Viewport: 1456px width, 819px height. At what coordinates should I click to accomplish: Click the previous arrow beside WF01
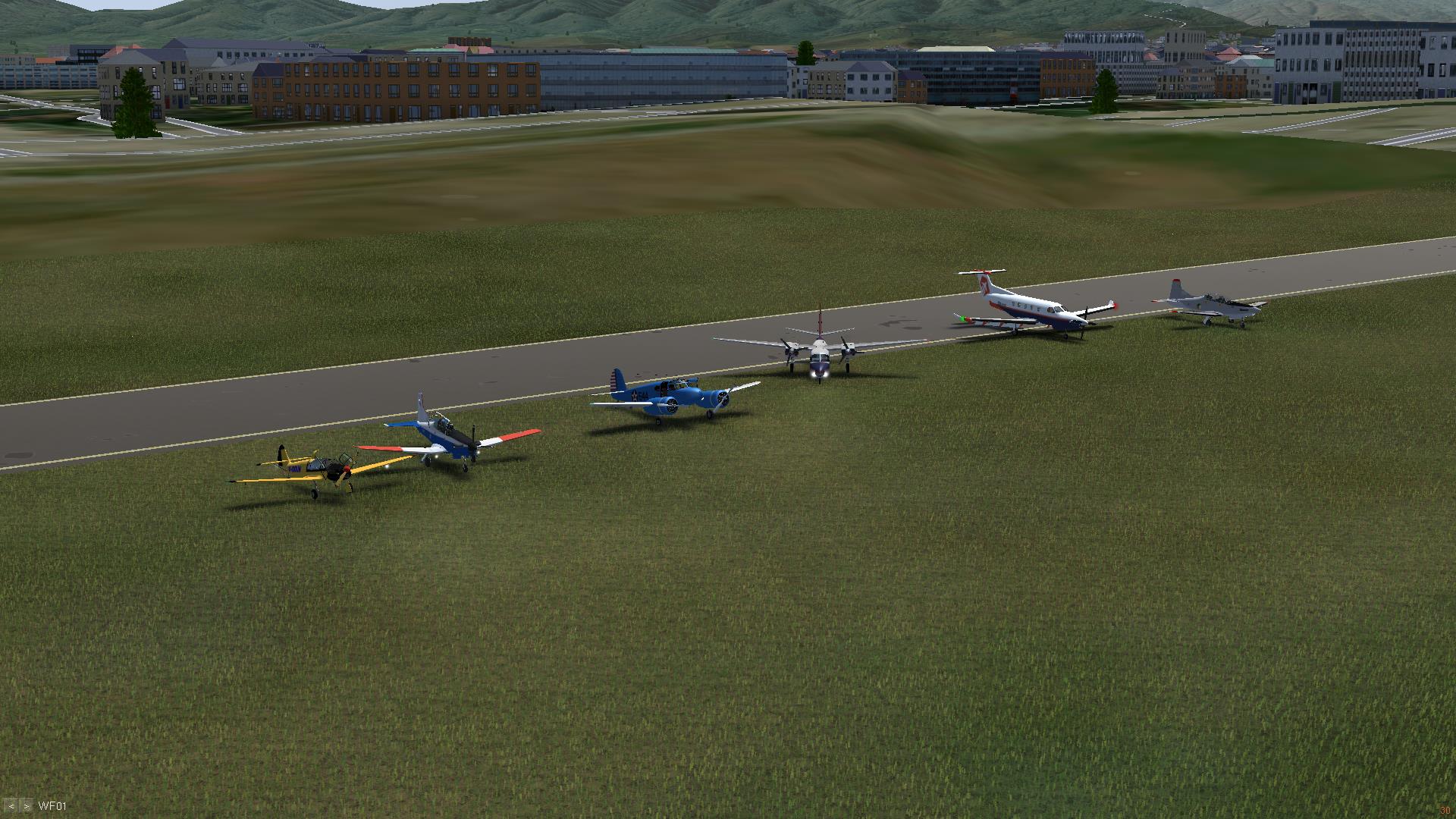pyautogui.click(x=11, y=806)
